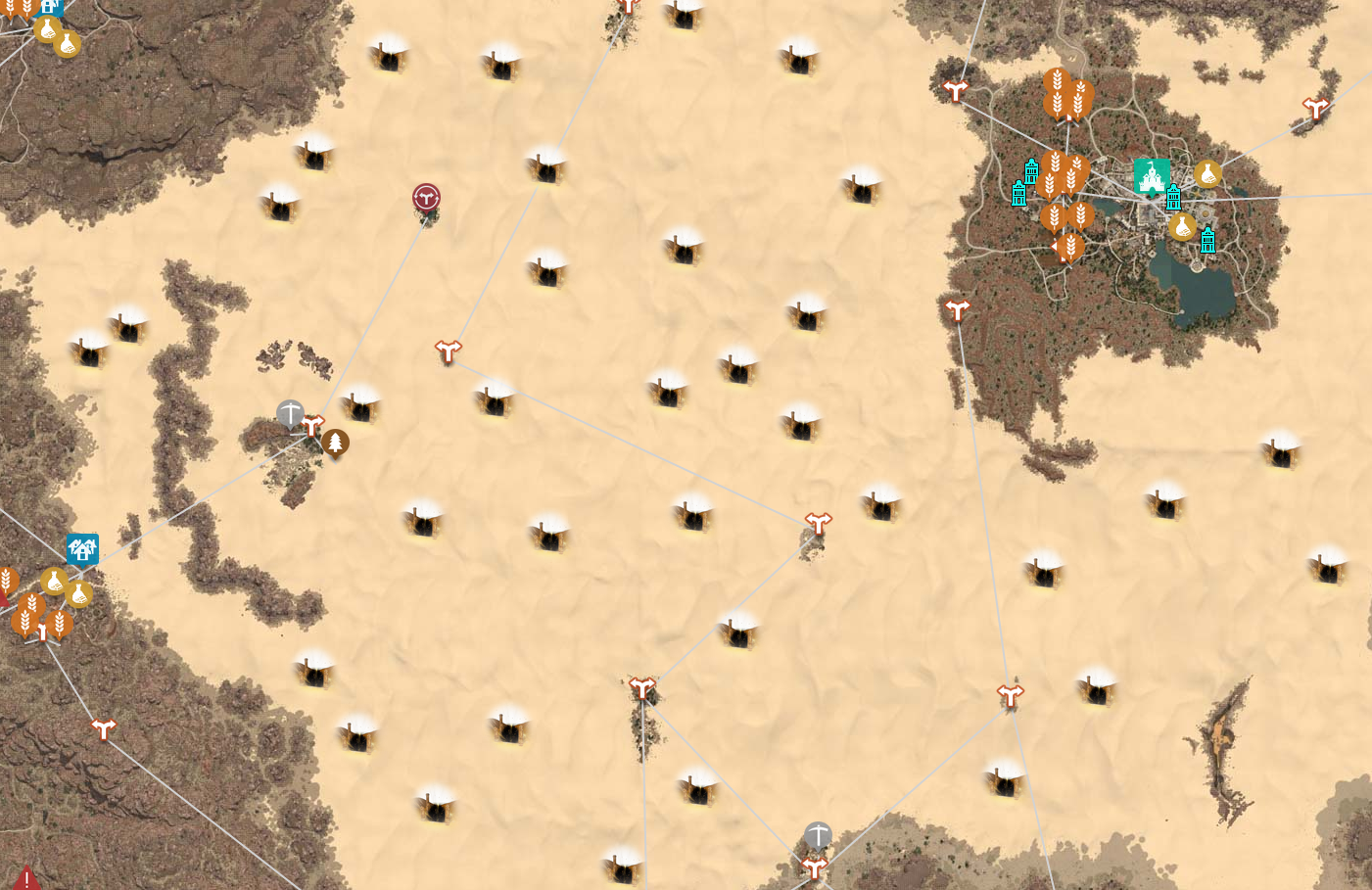Click the gold flask marker right of the castle
This screenshot has width=1372, height=890.
[x=1207, y=174]
